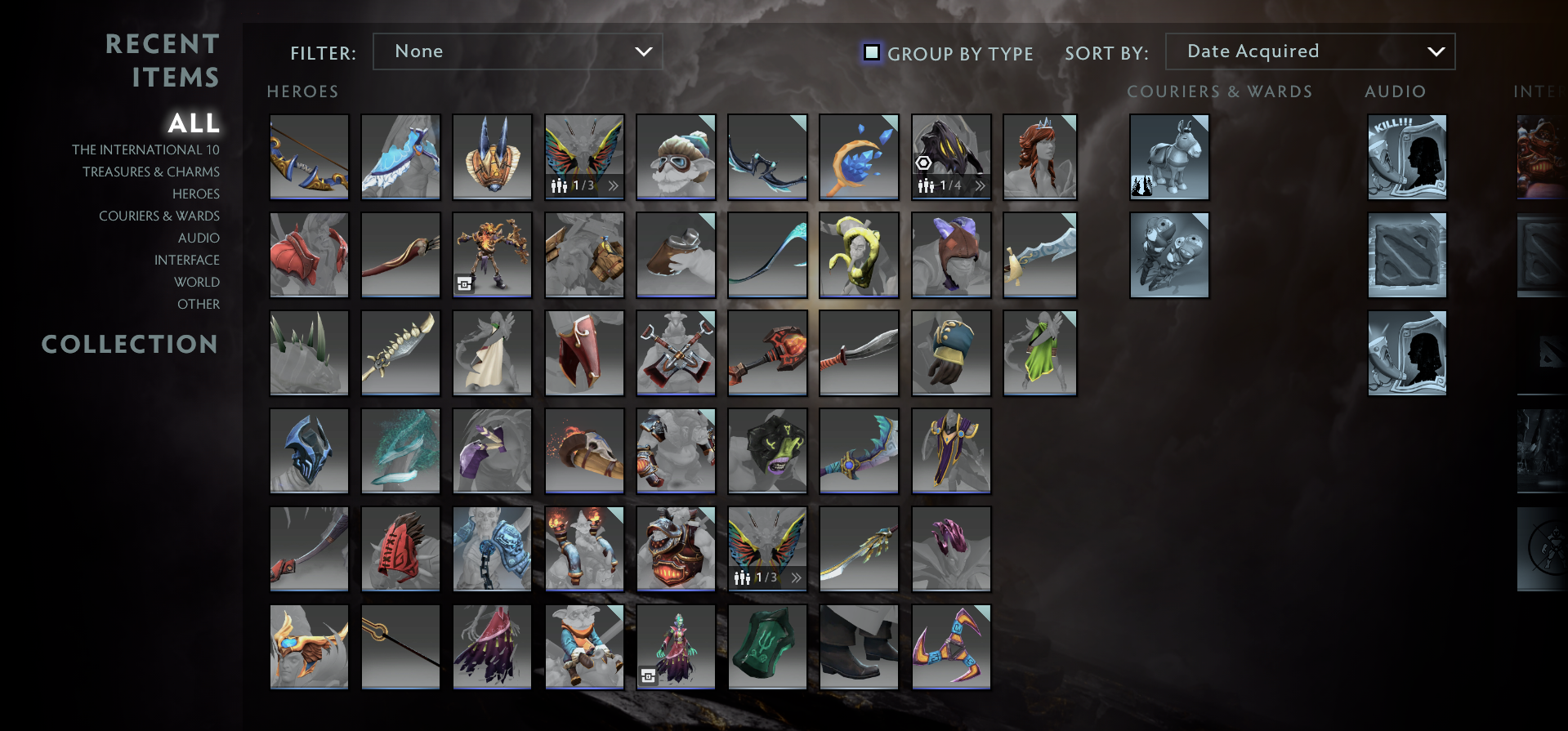1568x731 pixels.
Task: Click the flaming gauntlets item
Action: coord(584,549)
